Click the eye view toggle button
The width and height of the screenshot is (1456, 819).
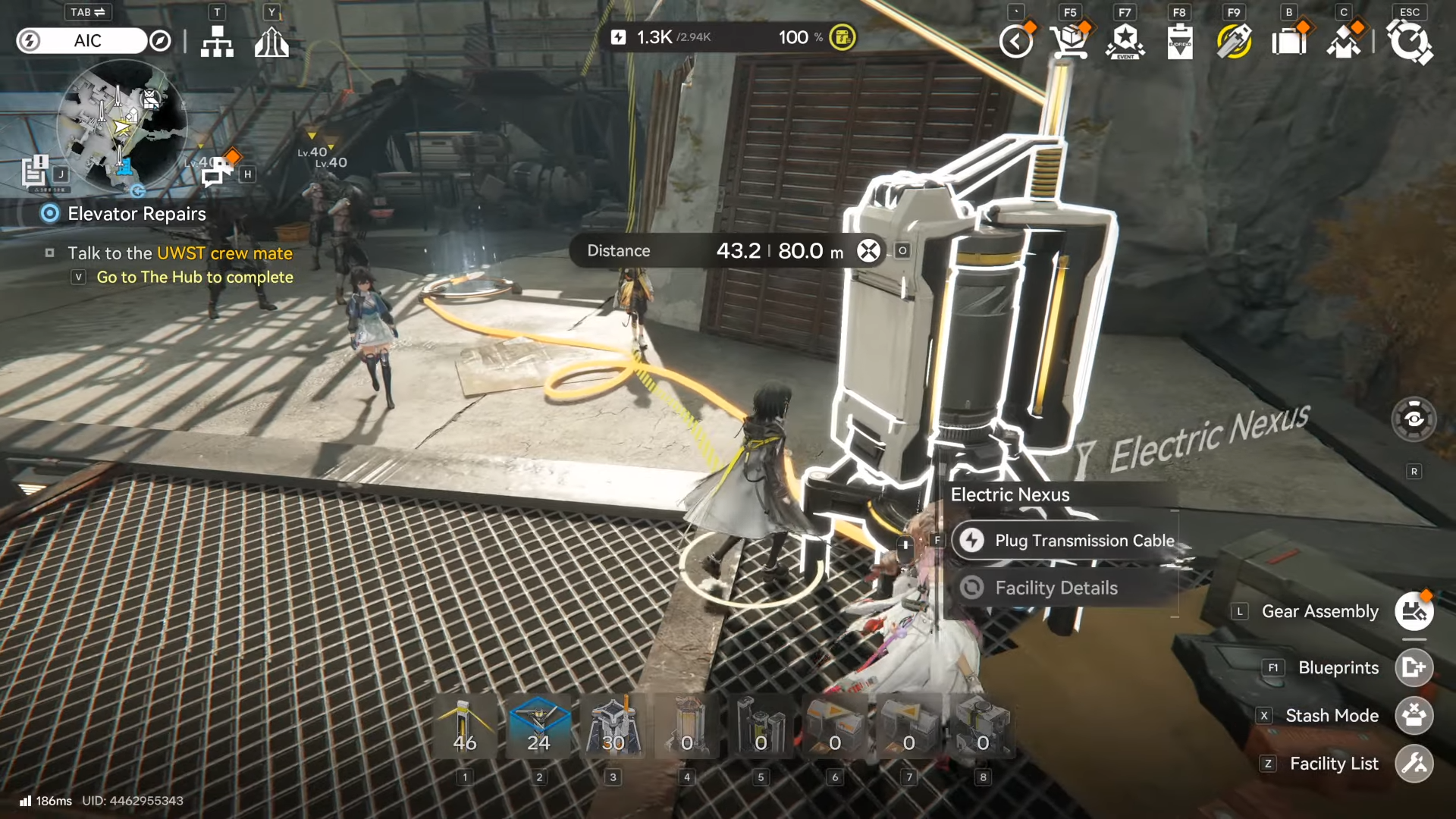coord(1414,419)
